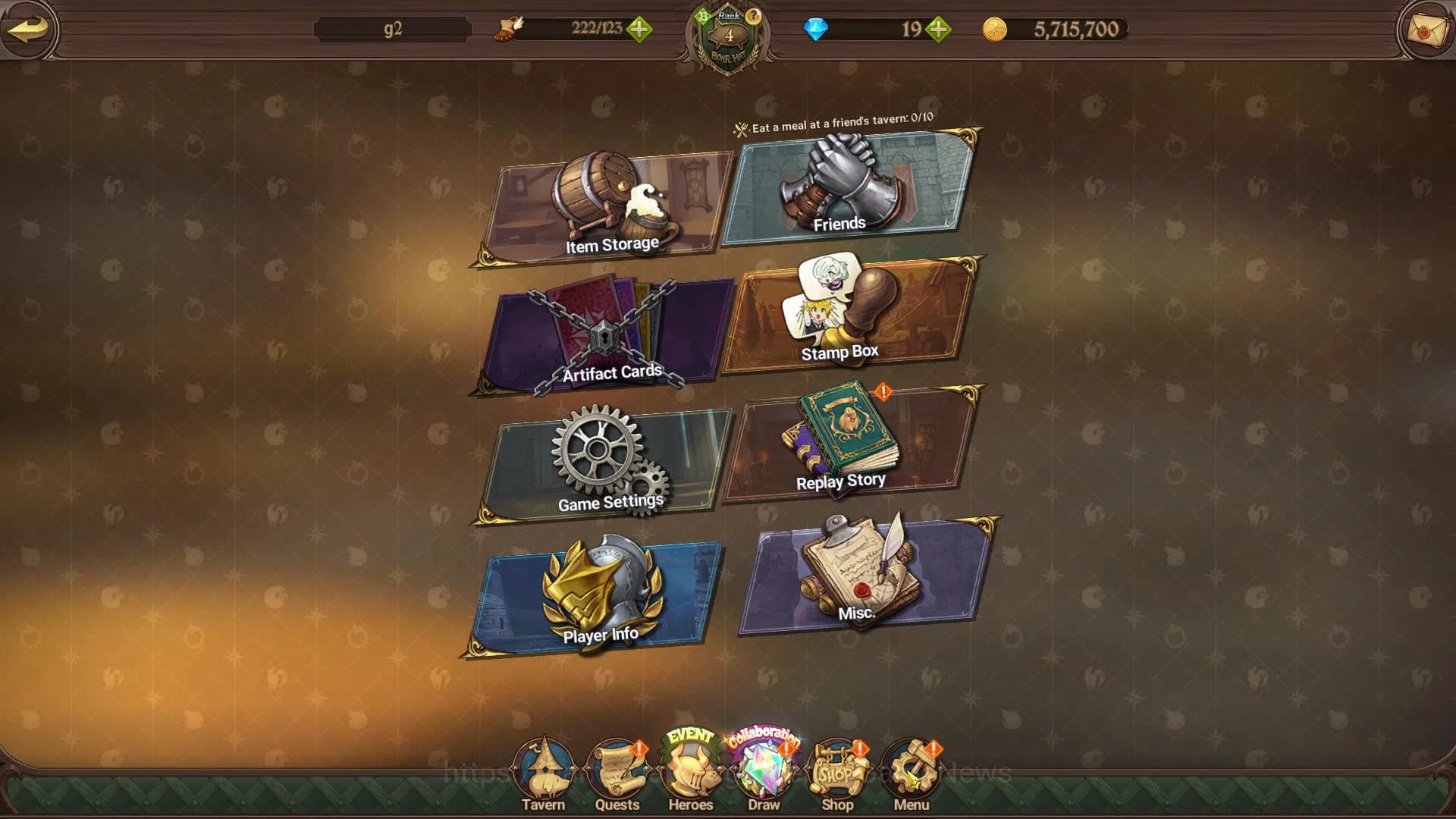
Task: Add stamina with the green plus
Action: pos(639,30)
